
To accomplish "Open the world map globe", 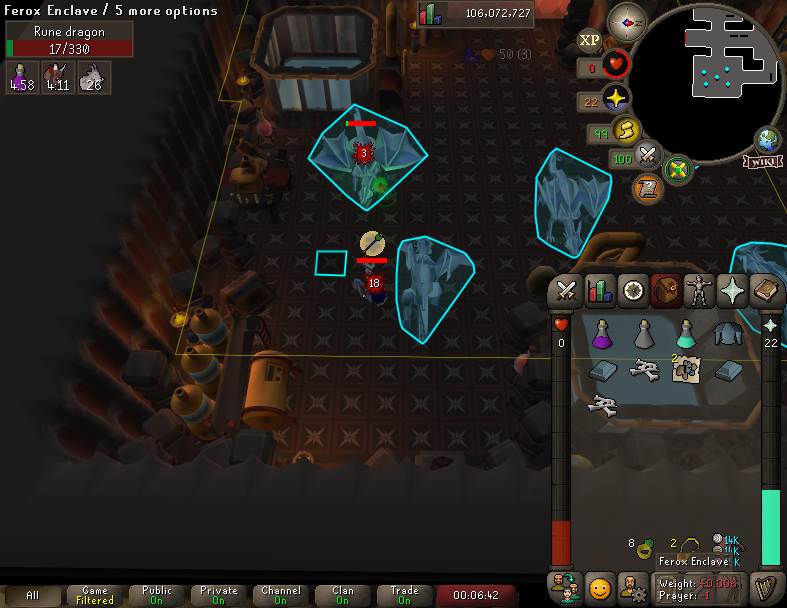I will click(769, 139).
